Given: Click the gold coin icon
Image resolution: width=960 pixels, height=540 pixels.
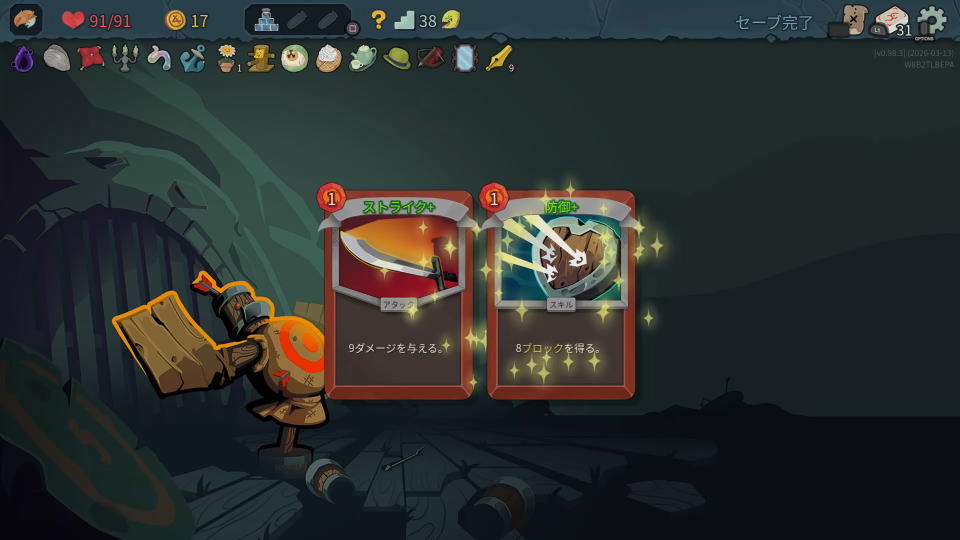Looking at the screenshot, I should [175, 20].
